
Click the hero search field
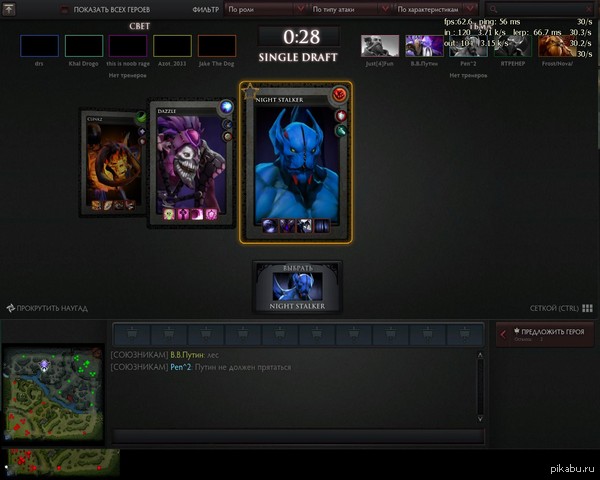(x=537, y=9)
